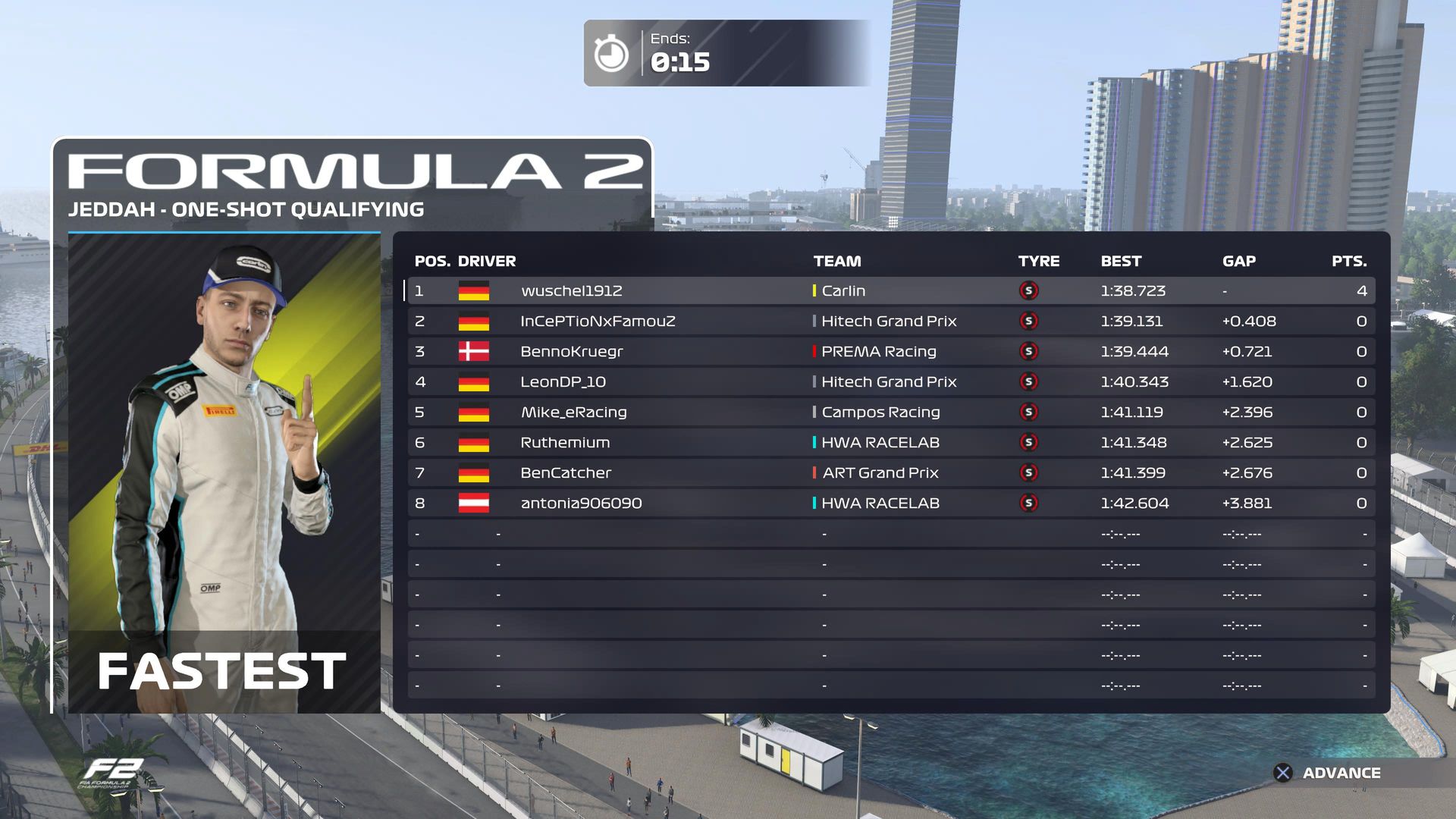The image size is (1456, 819).
Task: Choose the InCePTioNxFamouZ row
Action: [890, 322]
